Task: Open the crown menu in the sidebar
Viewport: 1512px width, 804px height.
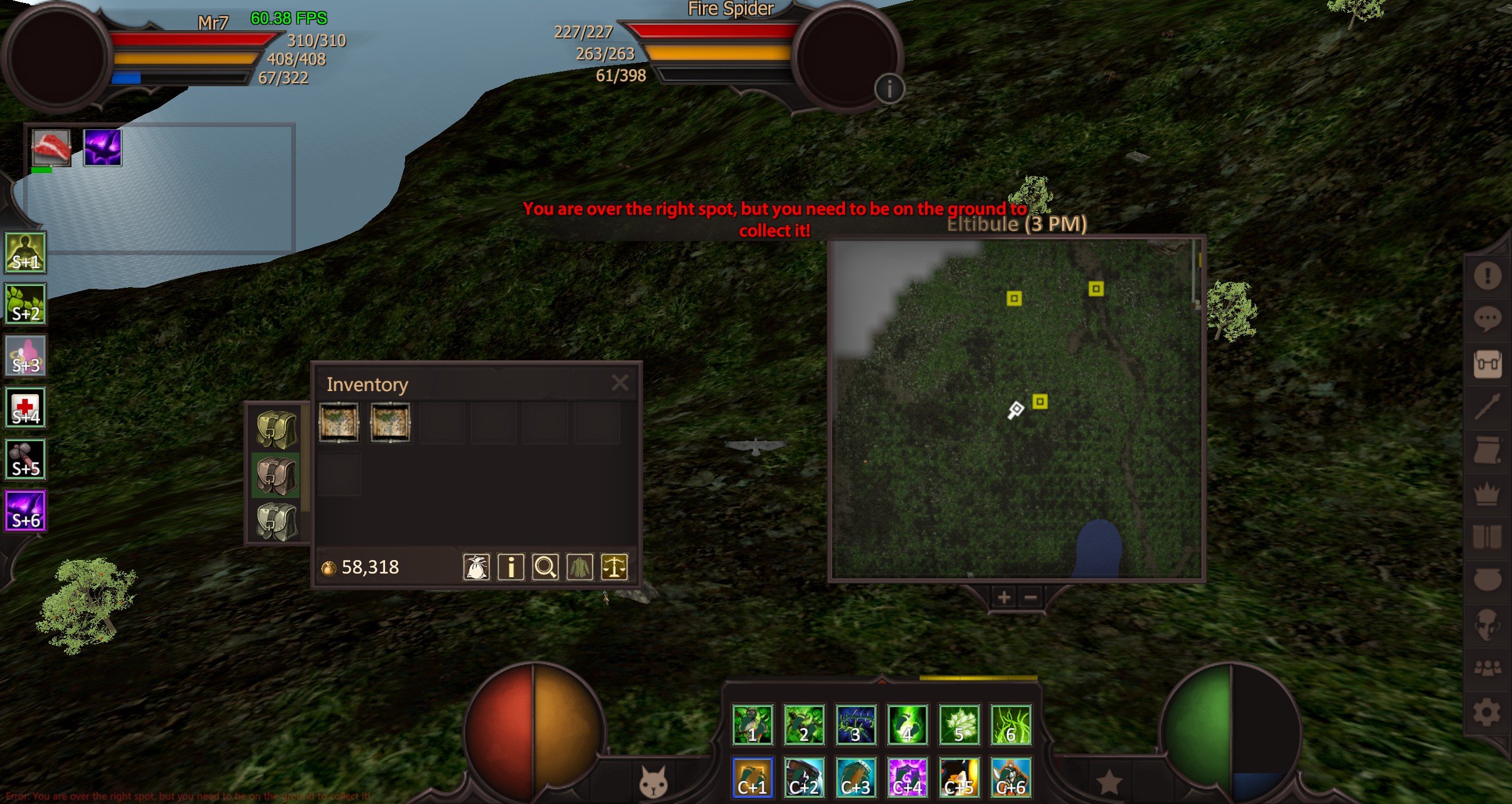Action: pyautogui.click(x=1487, y=493)
